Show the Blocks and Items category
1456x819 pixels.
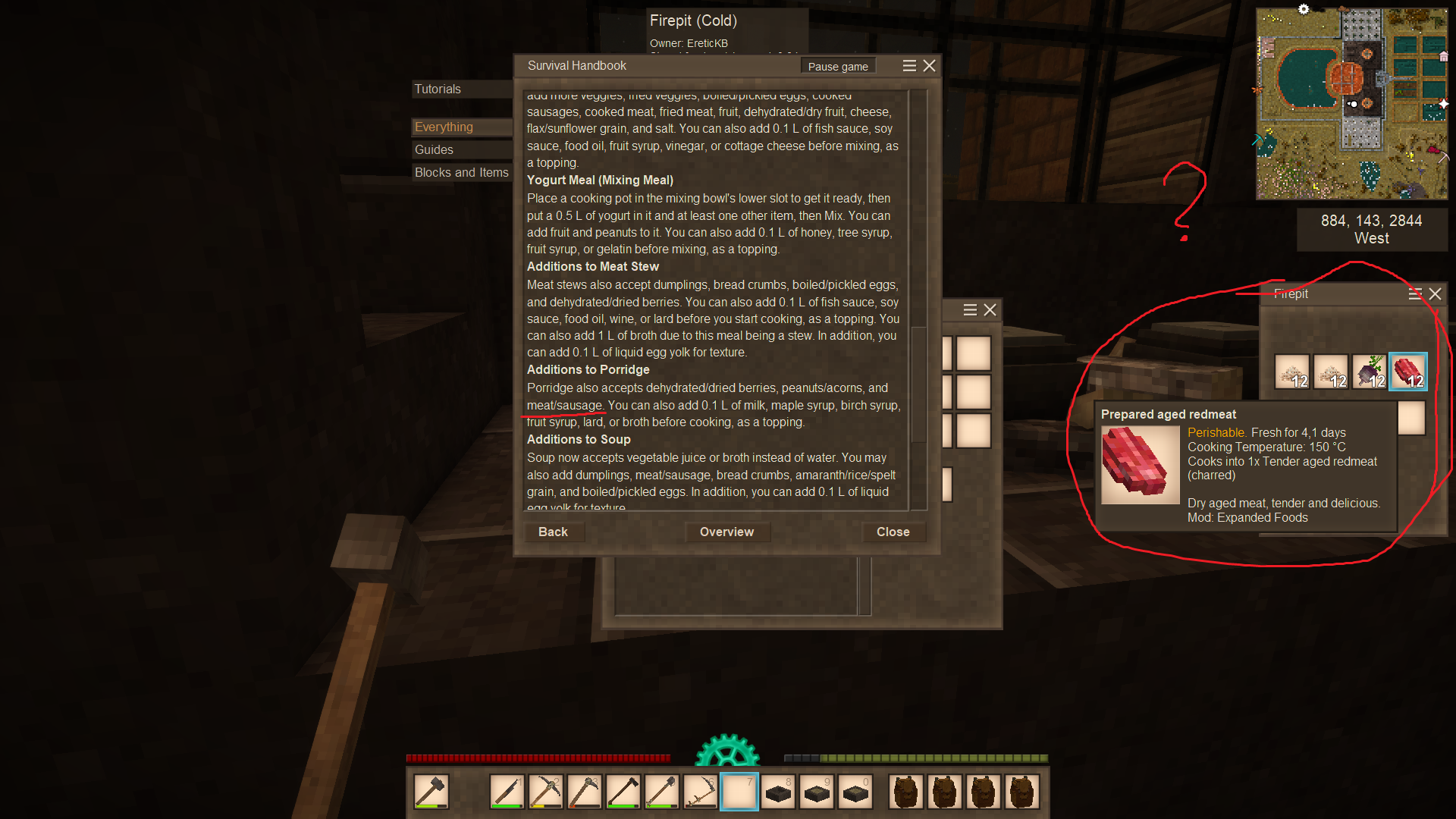(461, 172)
